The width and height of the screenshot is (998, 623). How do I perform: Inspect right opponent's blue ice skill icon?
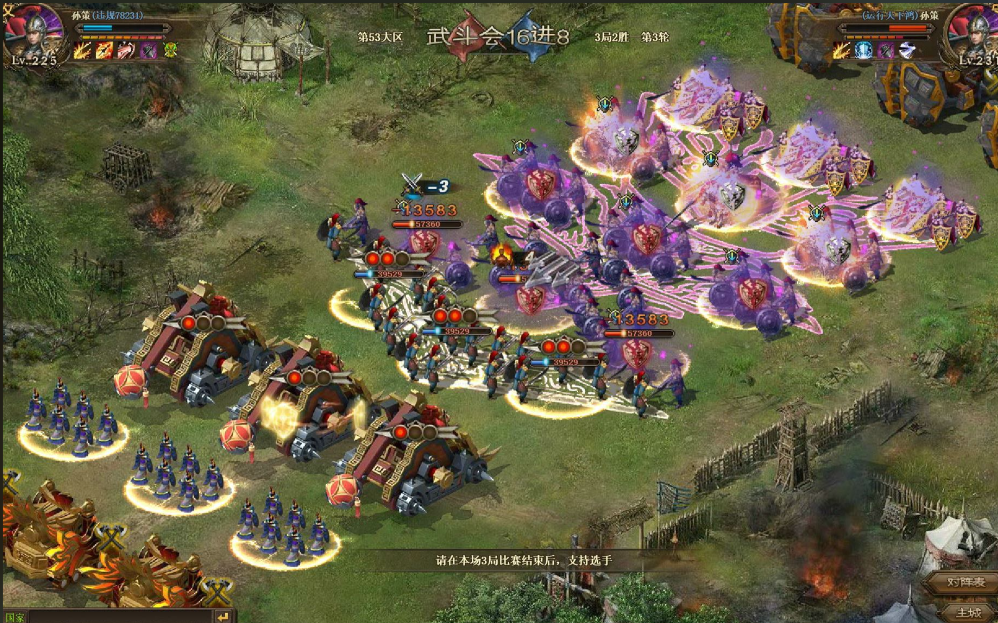(863, 50)
